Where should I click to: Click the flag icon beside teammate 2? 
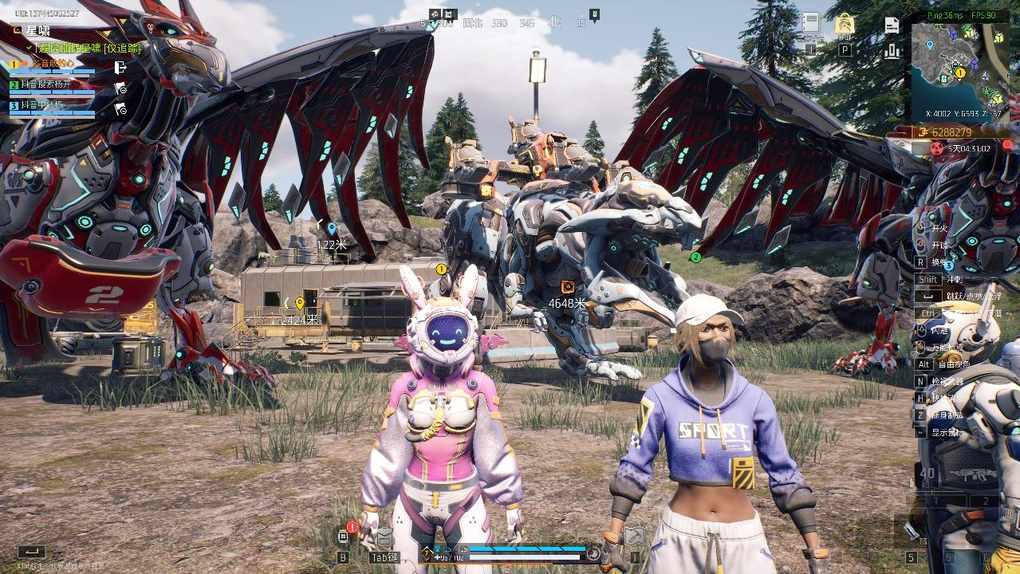[x=120, y=88]
